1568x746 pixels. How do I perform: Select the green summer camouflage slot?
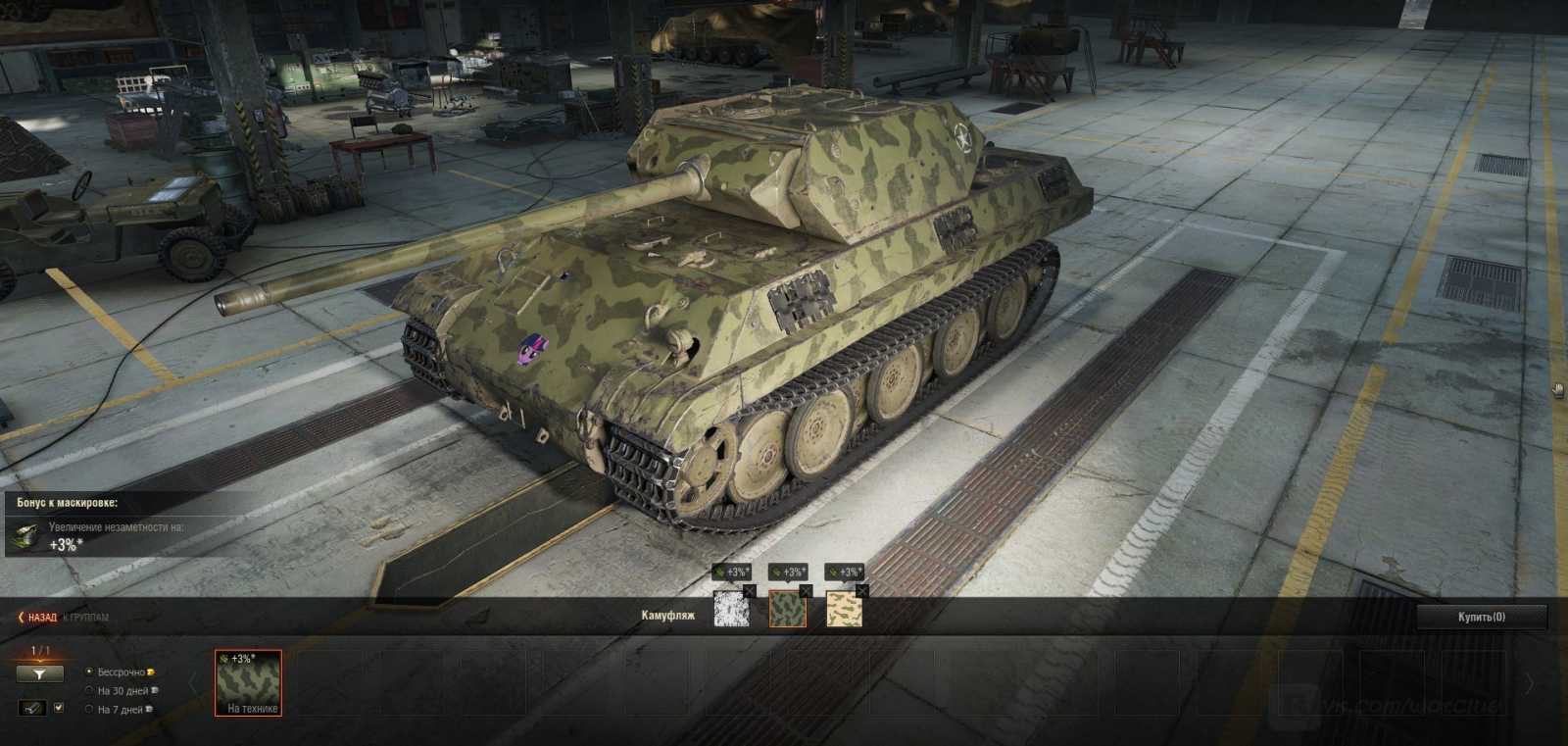point(787,609)
